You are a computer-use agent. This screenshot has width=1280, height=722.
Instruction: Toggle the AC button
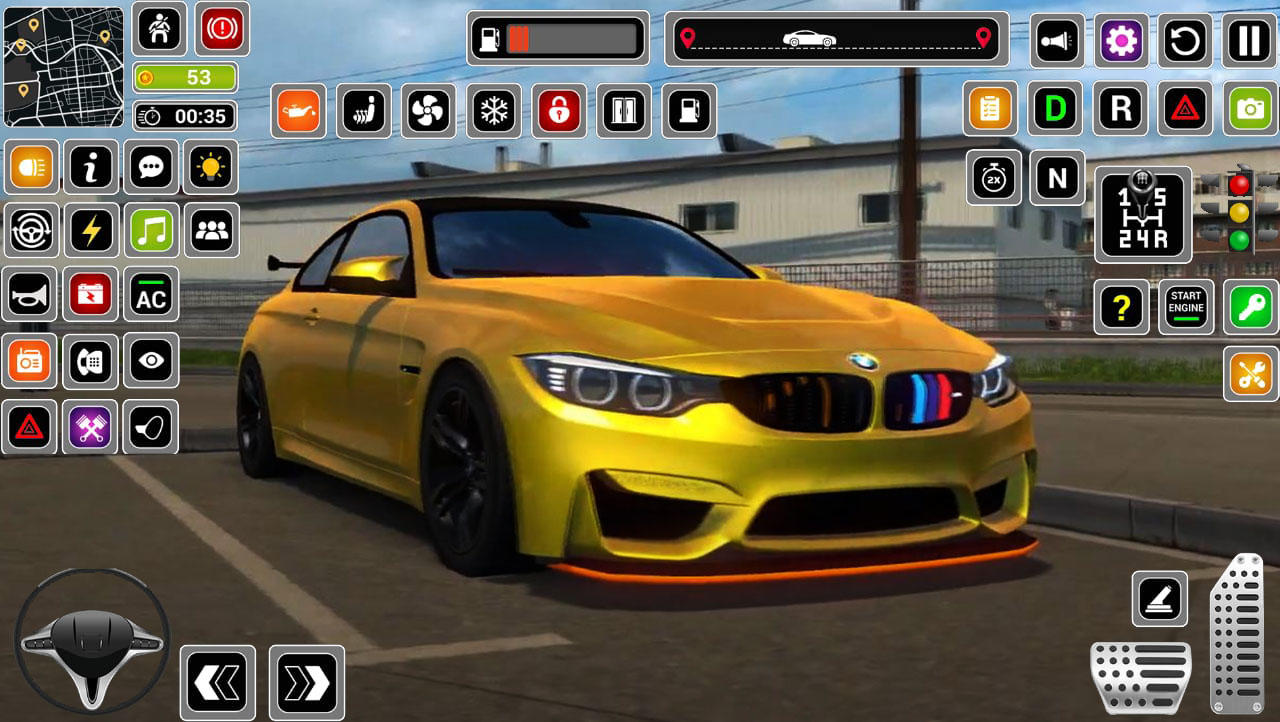click(151, 294)
